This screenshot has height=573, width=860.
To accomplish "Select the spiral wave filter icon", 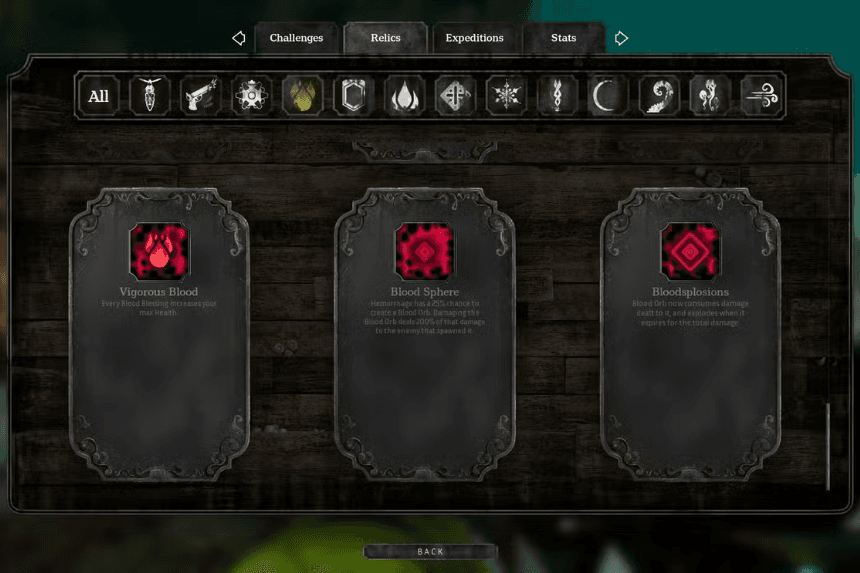I will [659, 96].
